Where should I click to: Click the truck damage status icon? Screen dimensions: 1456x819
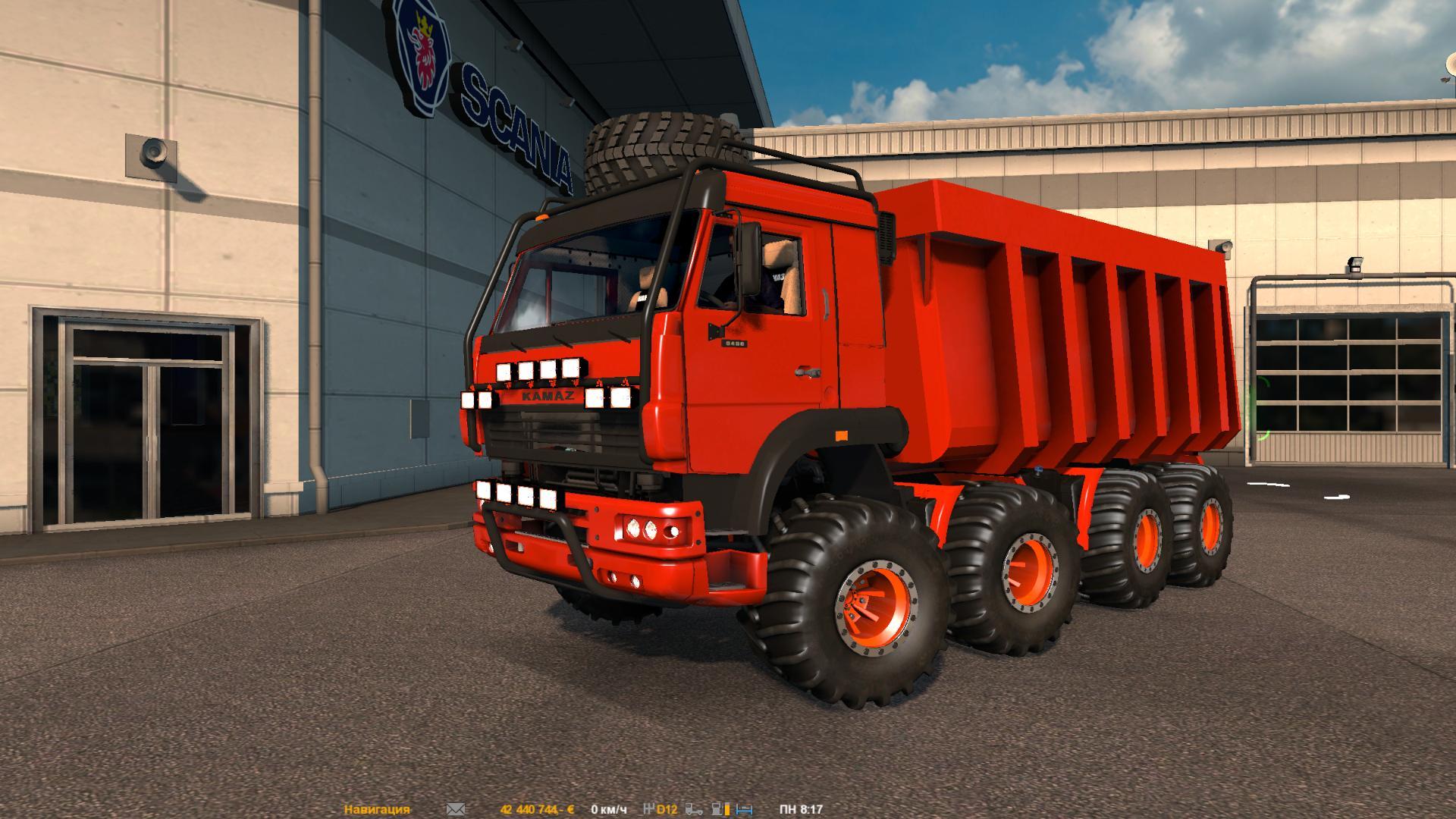695,809
